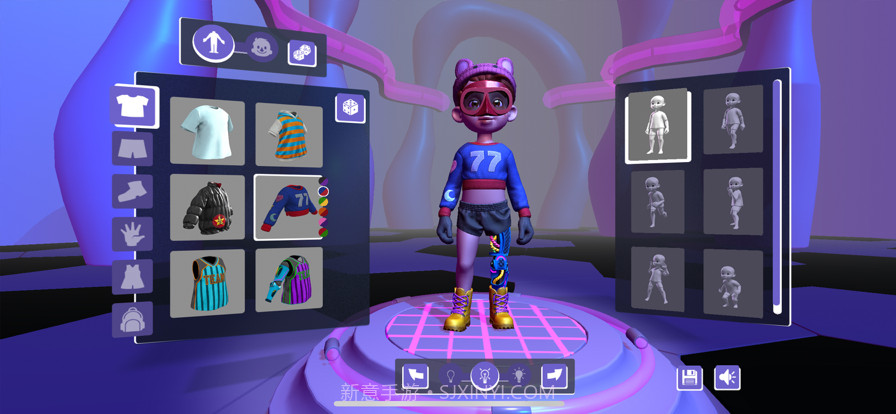Toggle sound with the speaker button
Screen dimensions: 896x414
(x=727, y=378)
